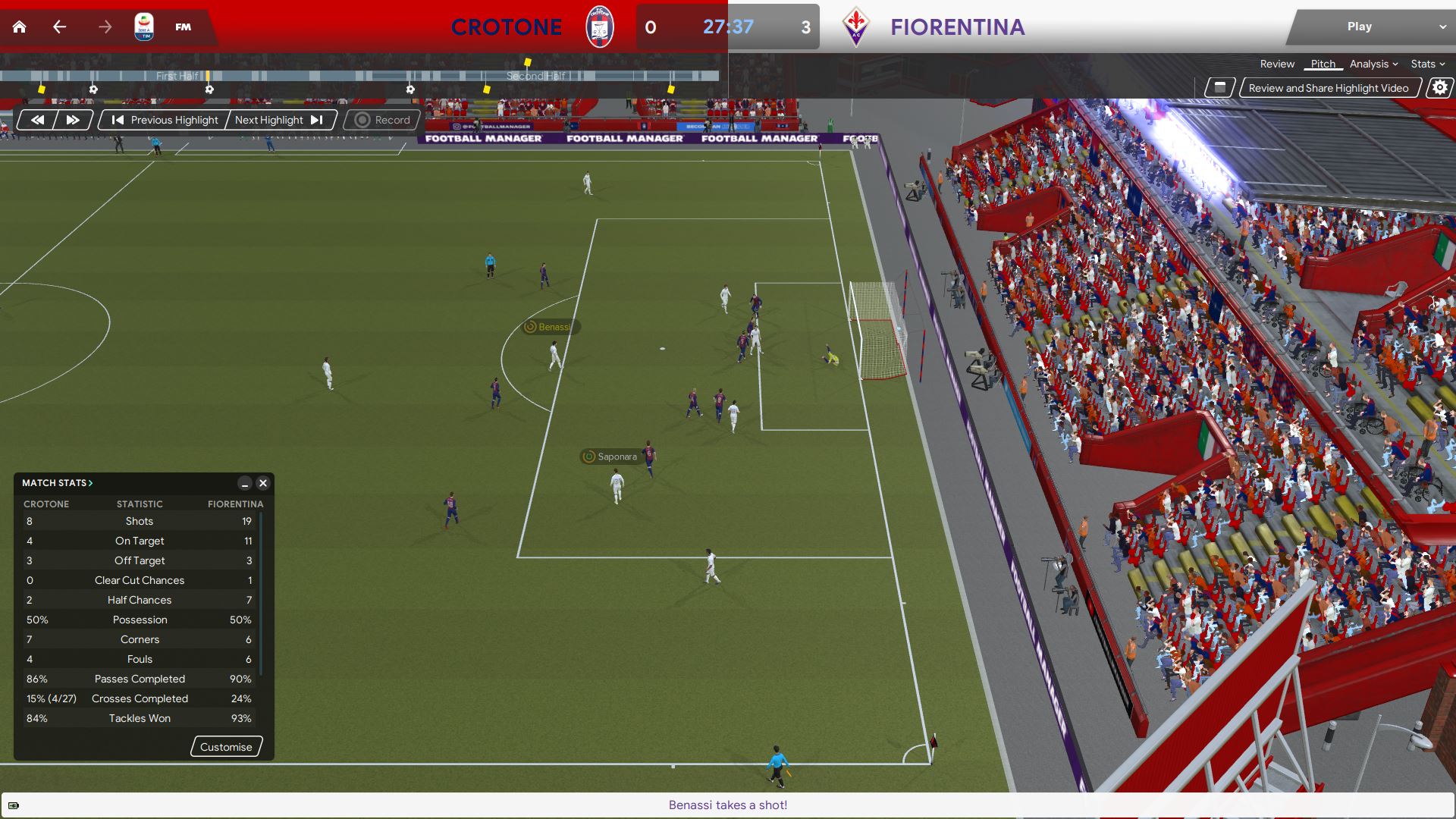
Task: Open match view settings gear
Action: point(1439,88)
